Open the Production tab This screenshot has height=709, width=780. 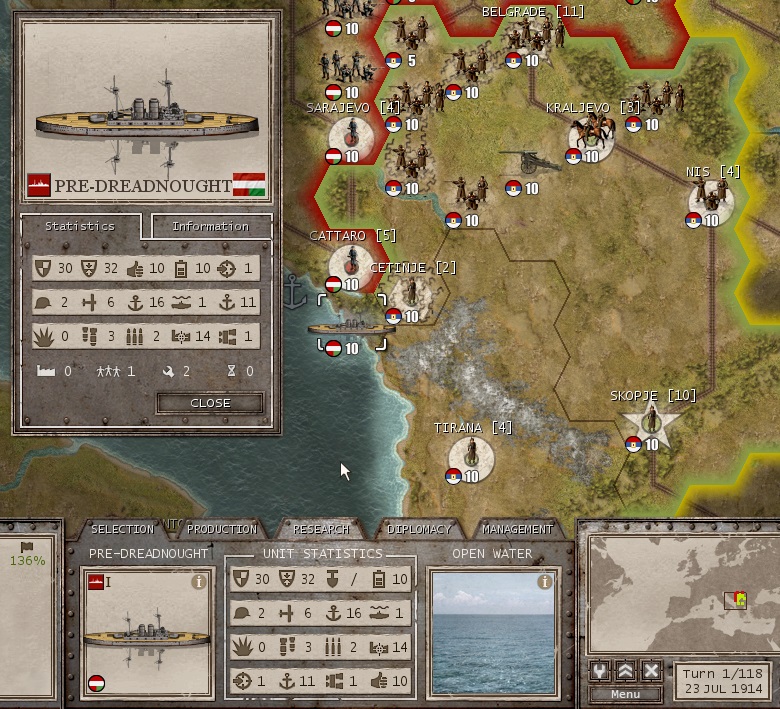point(222,529)
